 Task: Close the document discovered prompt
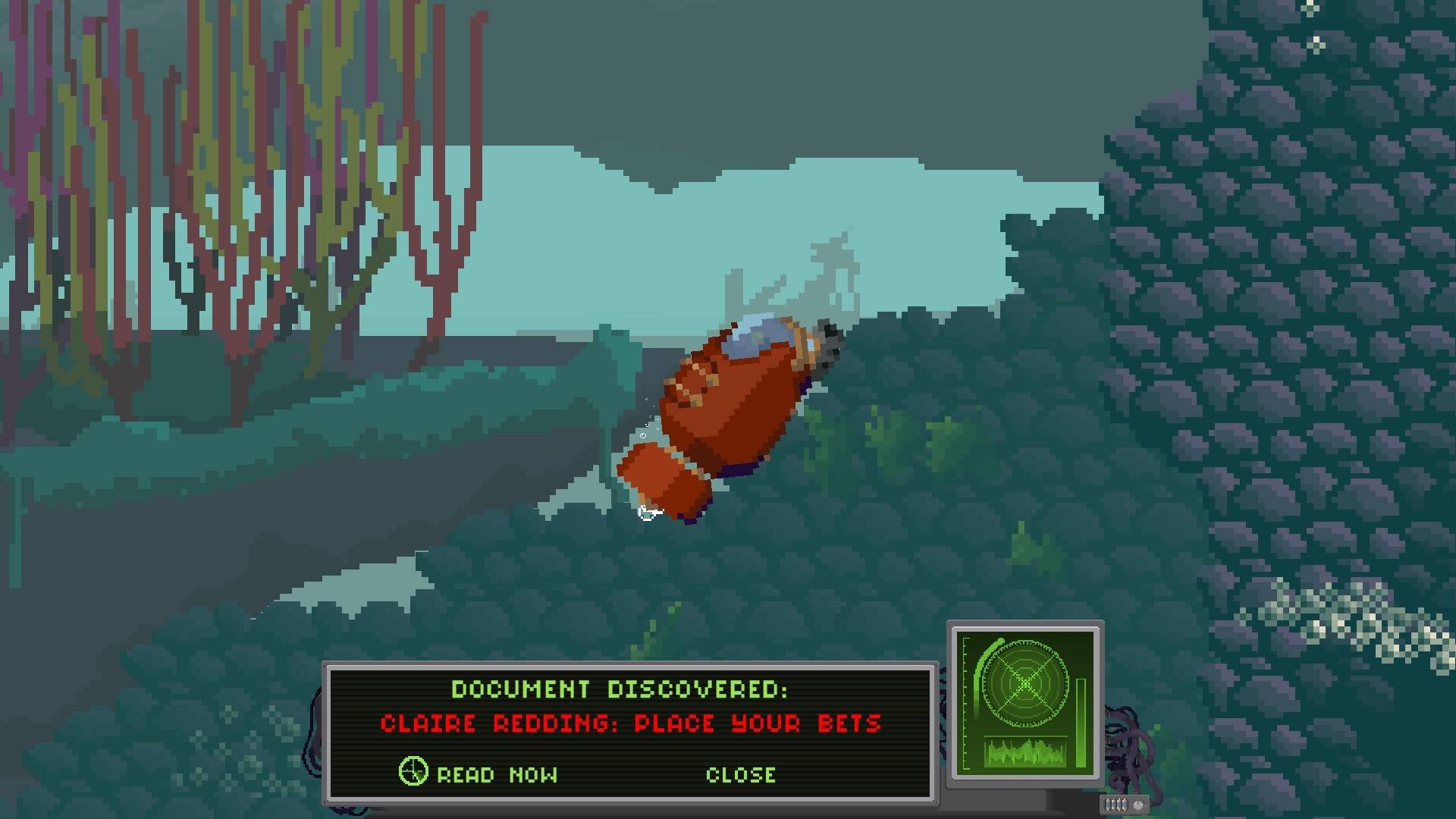[740, 774]
